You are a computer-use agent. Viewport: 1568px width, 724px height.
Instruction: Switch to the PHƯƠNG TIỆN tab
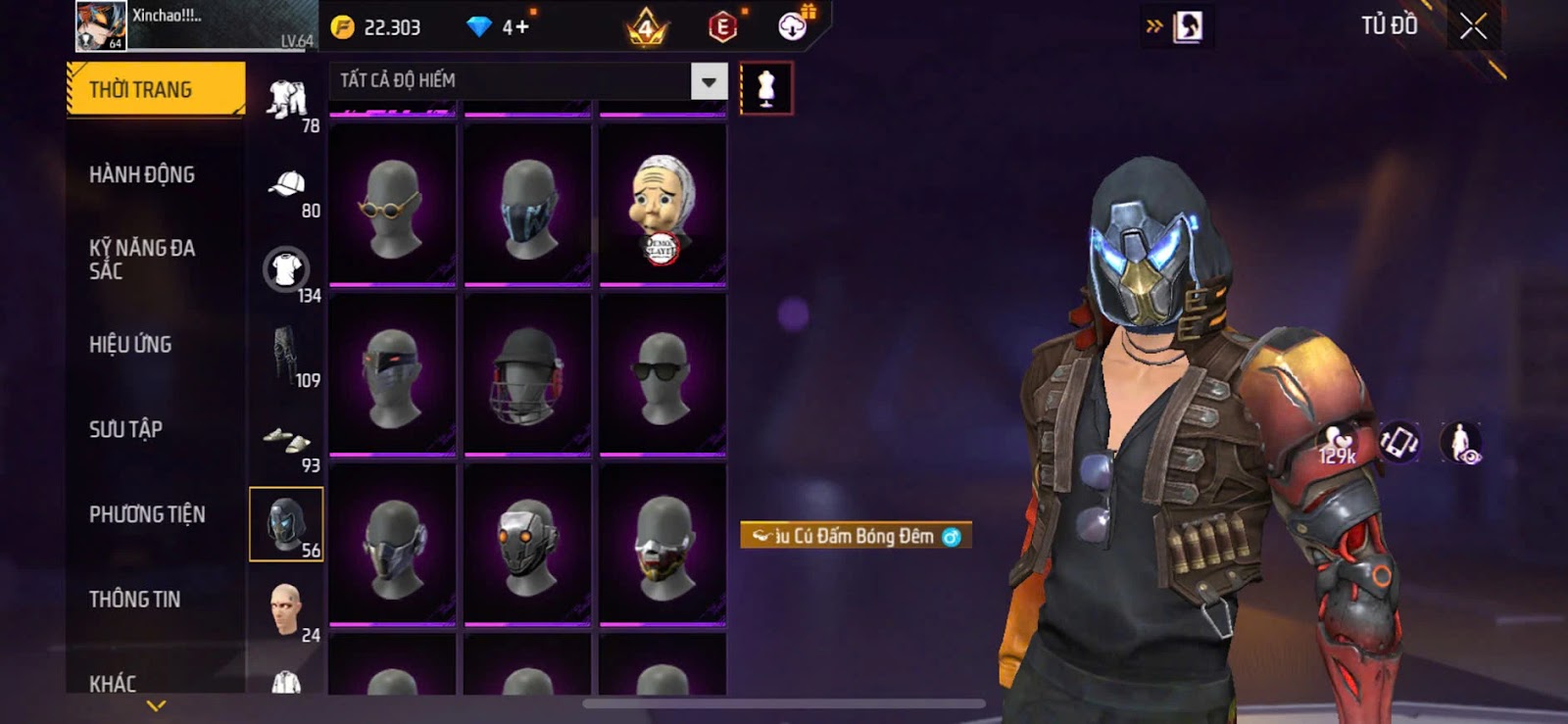click(147, 514)
